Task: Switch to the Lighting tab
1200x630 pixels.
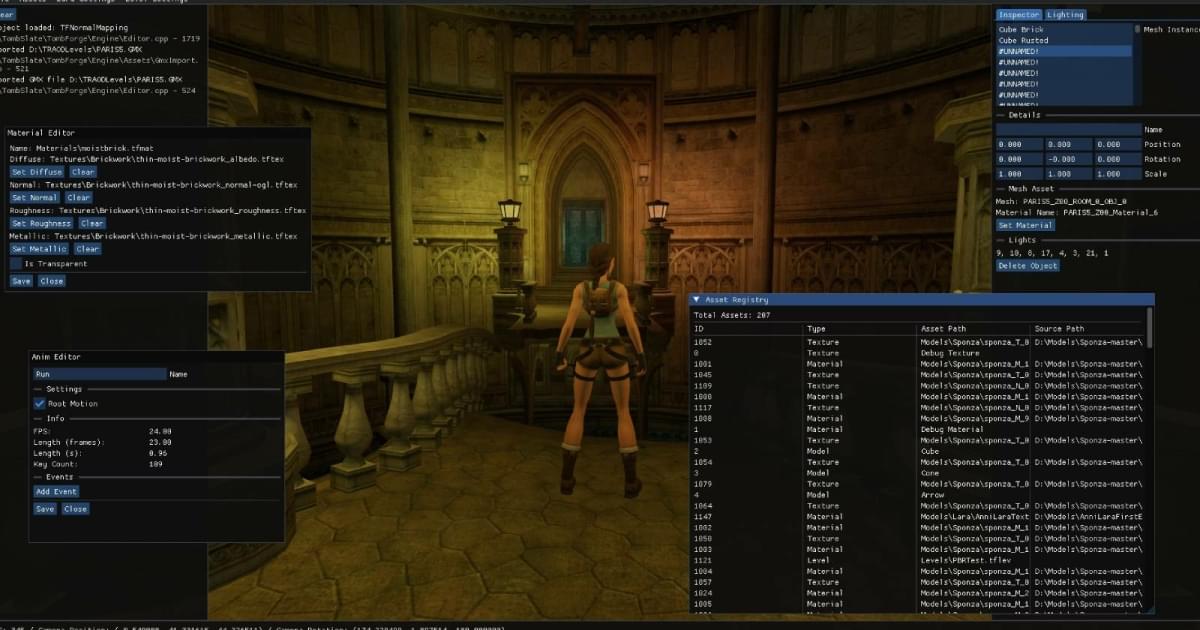Action: (1065, 15)
